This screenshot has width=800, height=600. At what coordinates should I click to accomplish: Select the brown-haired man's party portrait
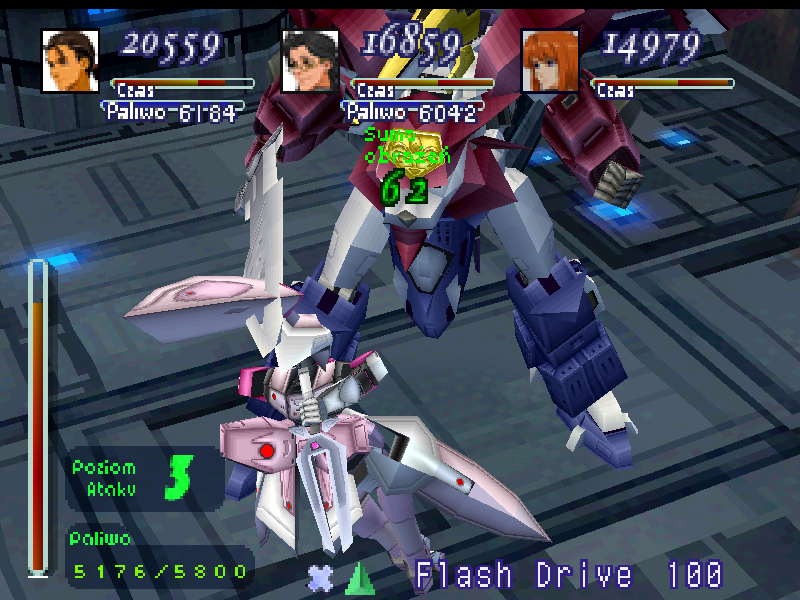70,60
